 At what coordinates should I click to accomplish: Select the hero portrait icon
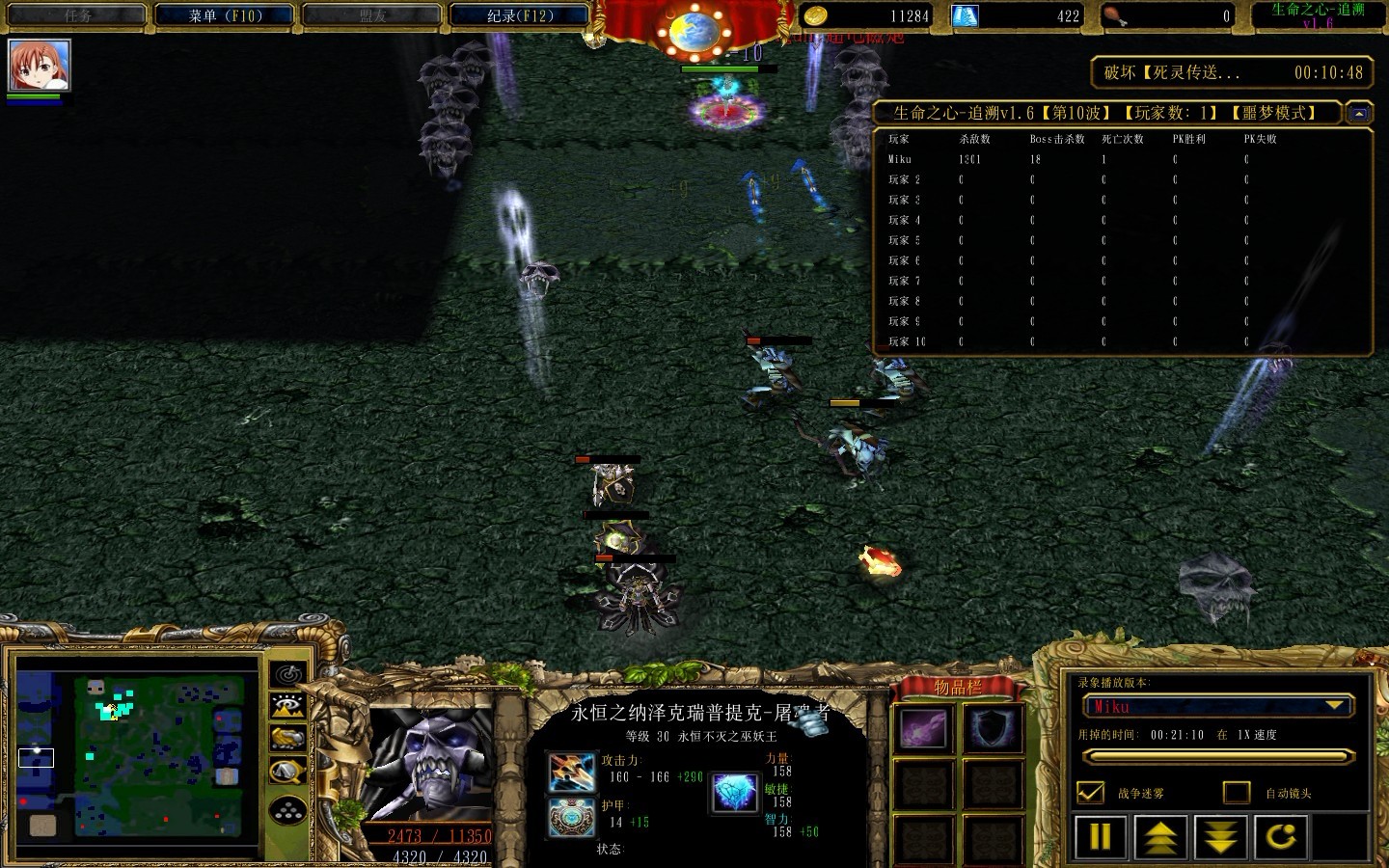40,66
